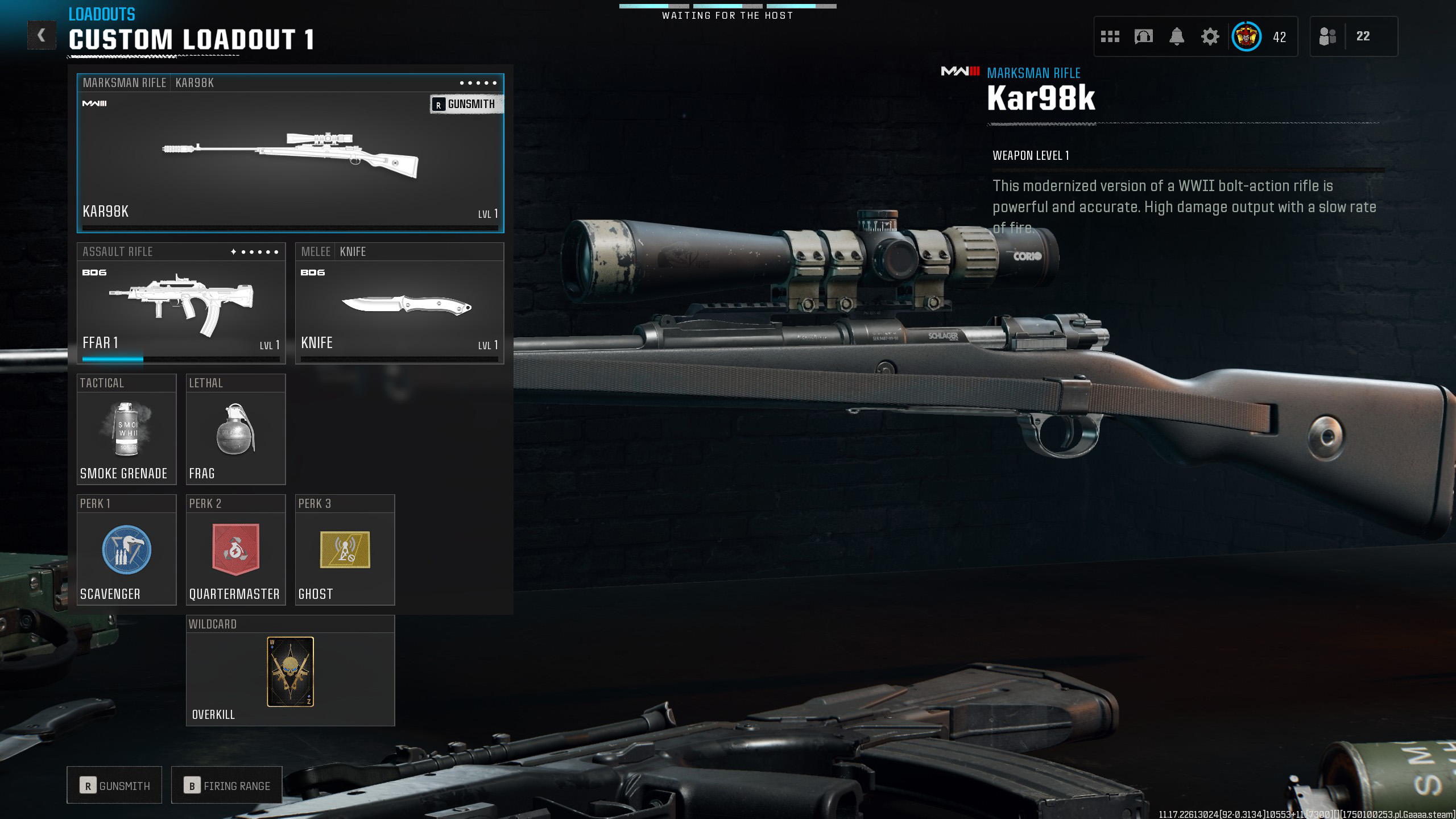Open the player profile emblem

[x=1246, y=37]
